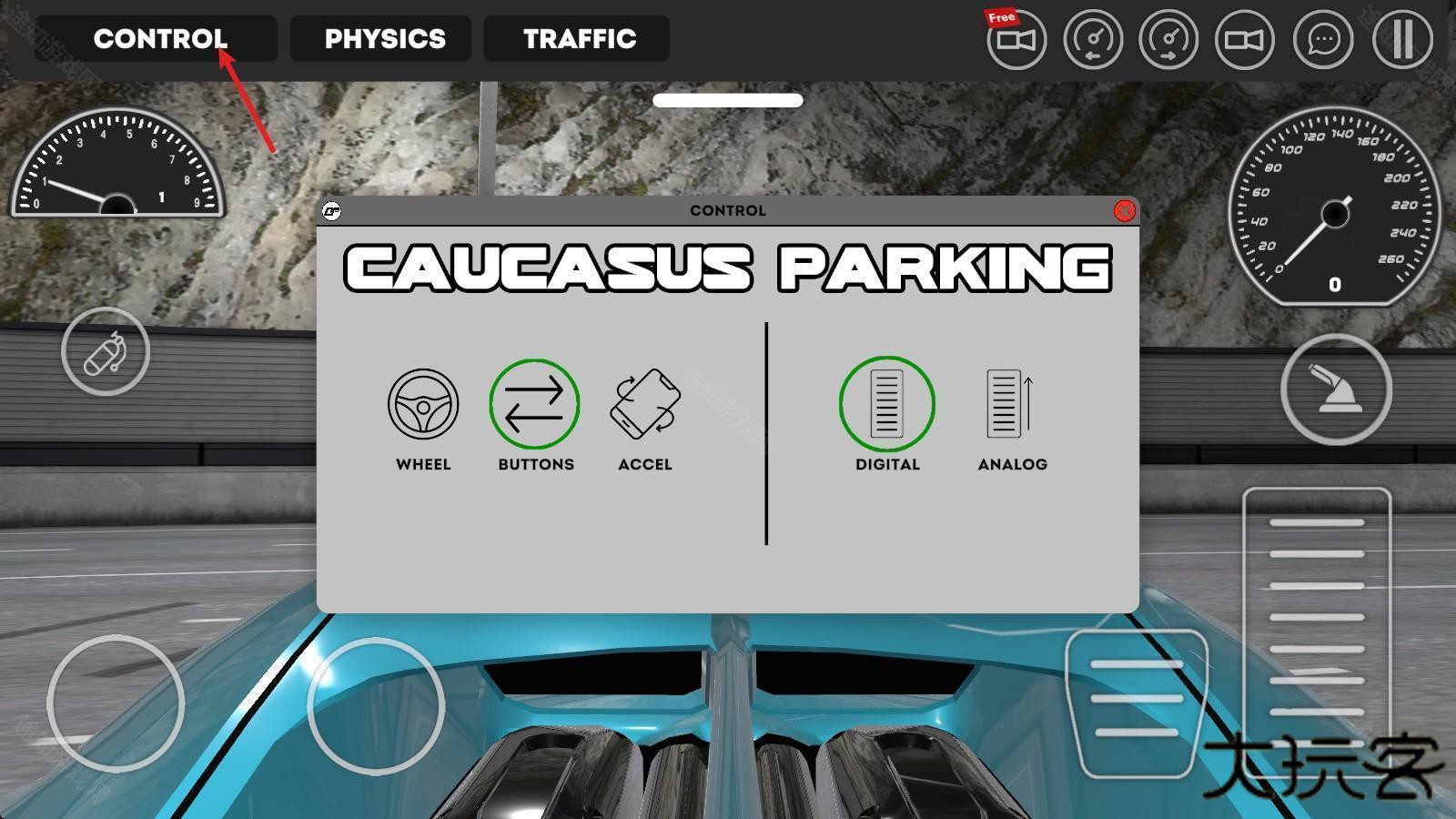Screen dimensions: 1456x819
Task: Open the TRAFFIC tab
Action: 577,39
